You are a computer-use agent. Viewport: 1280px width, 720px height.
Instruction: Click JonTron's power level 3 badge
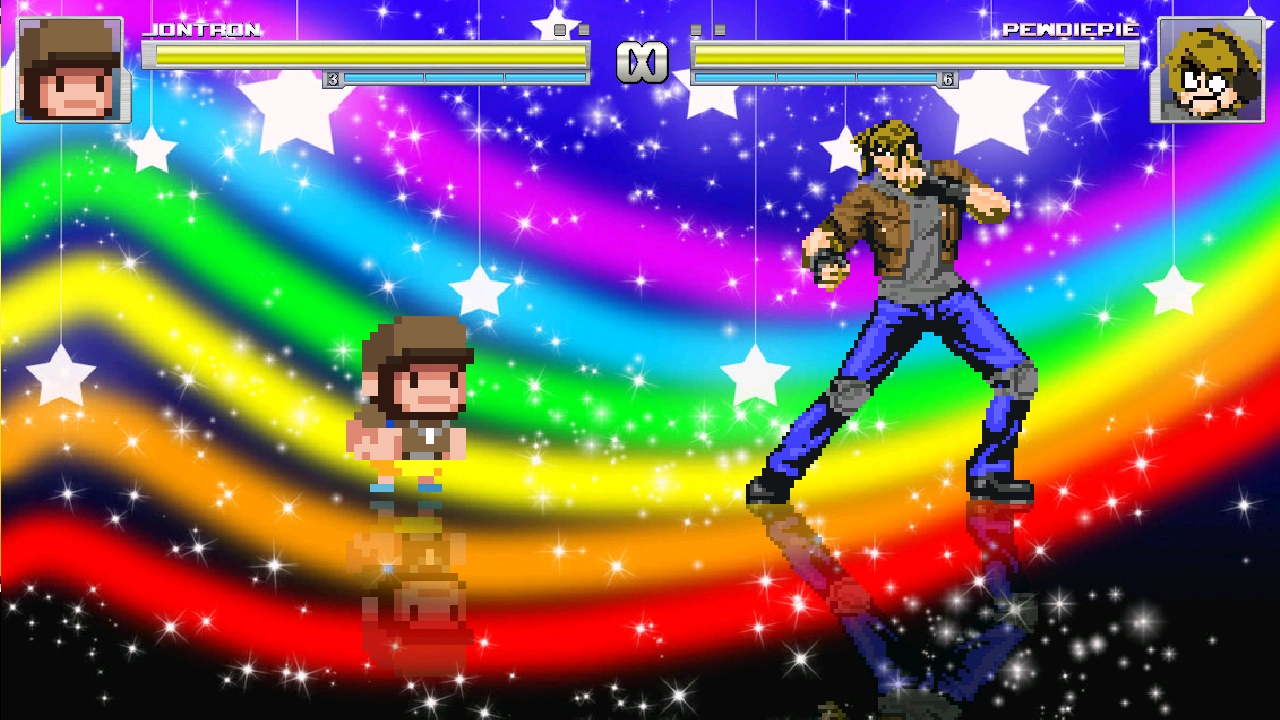(332, 77)
